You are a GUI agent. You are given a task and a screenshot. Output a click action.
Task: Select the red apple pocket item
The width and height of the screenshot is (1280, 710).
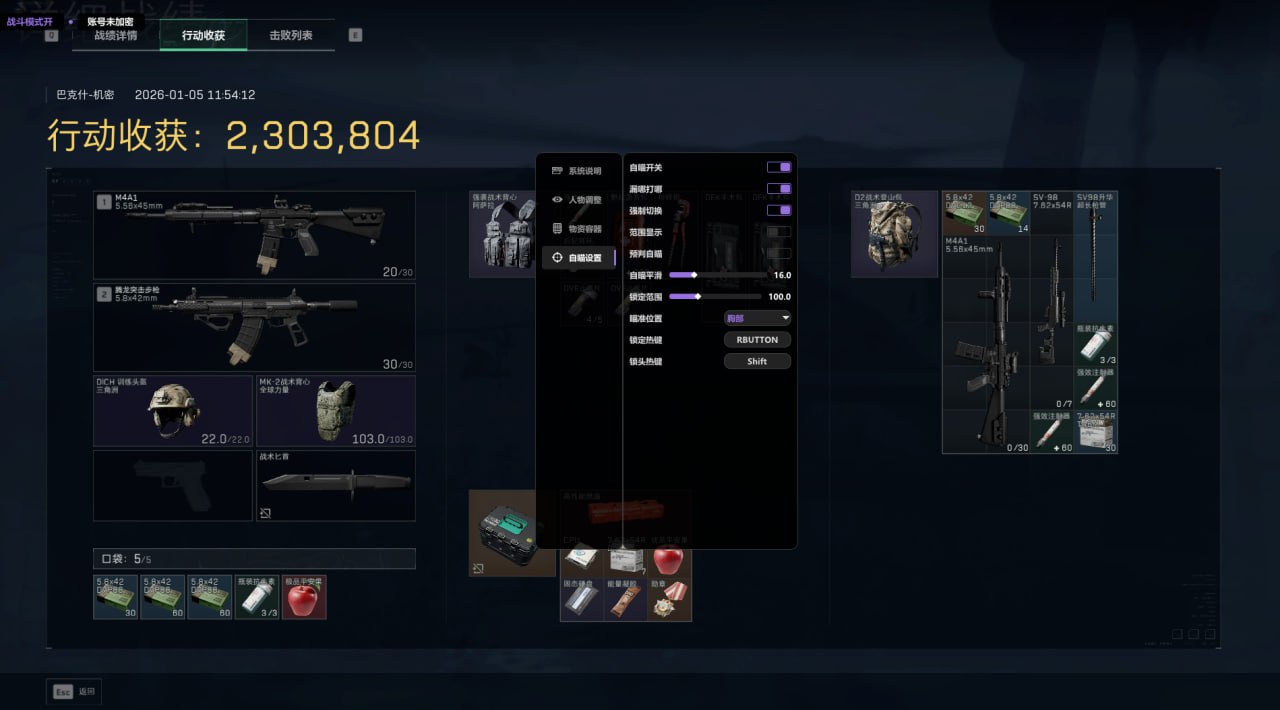[x=304, y=598]
